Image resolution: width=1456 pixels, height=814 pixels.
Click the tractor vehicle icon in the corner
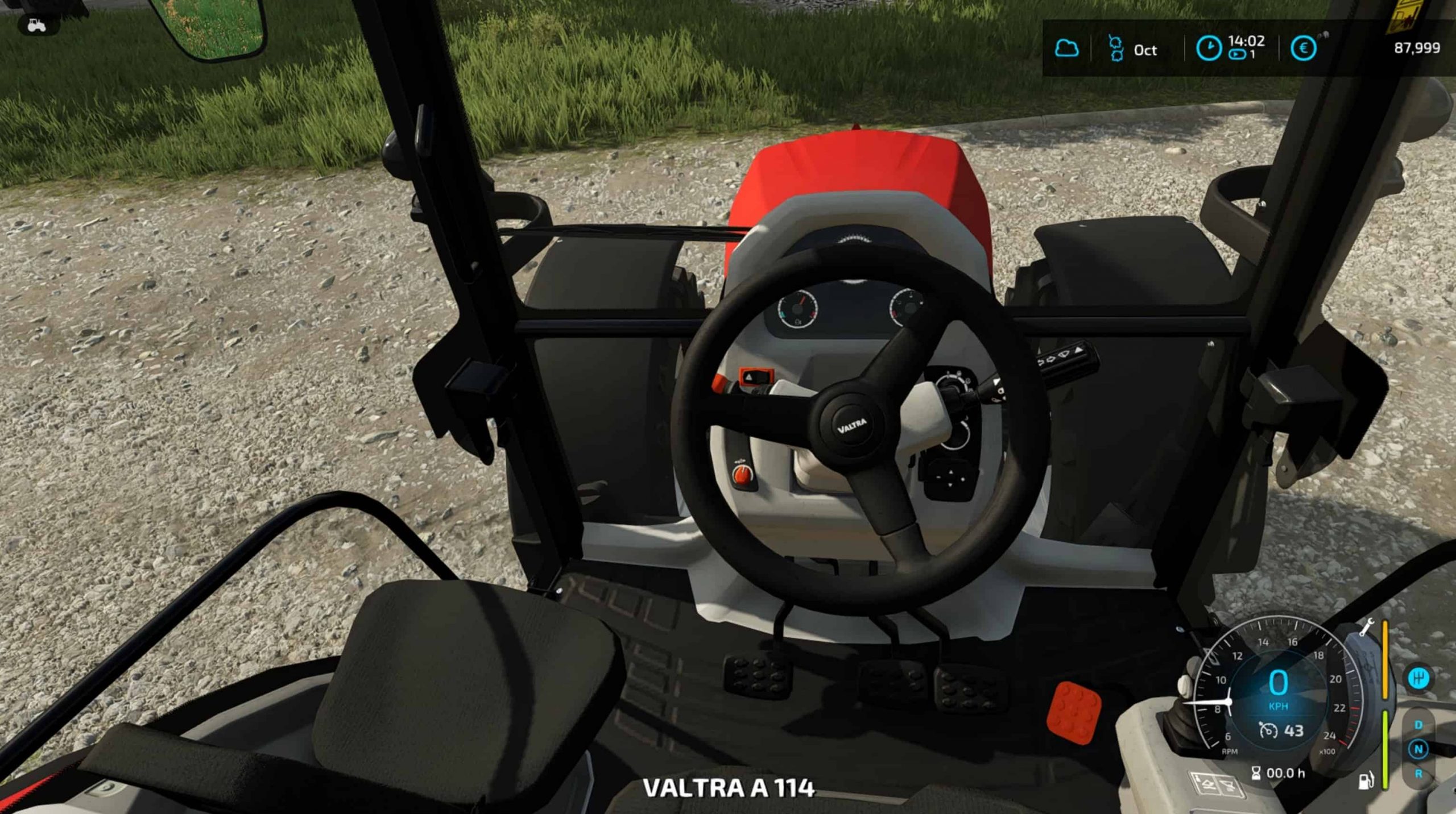coord(36,26)
